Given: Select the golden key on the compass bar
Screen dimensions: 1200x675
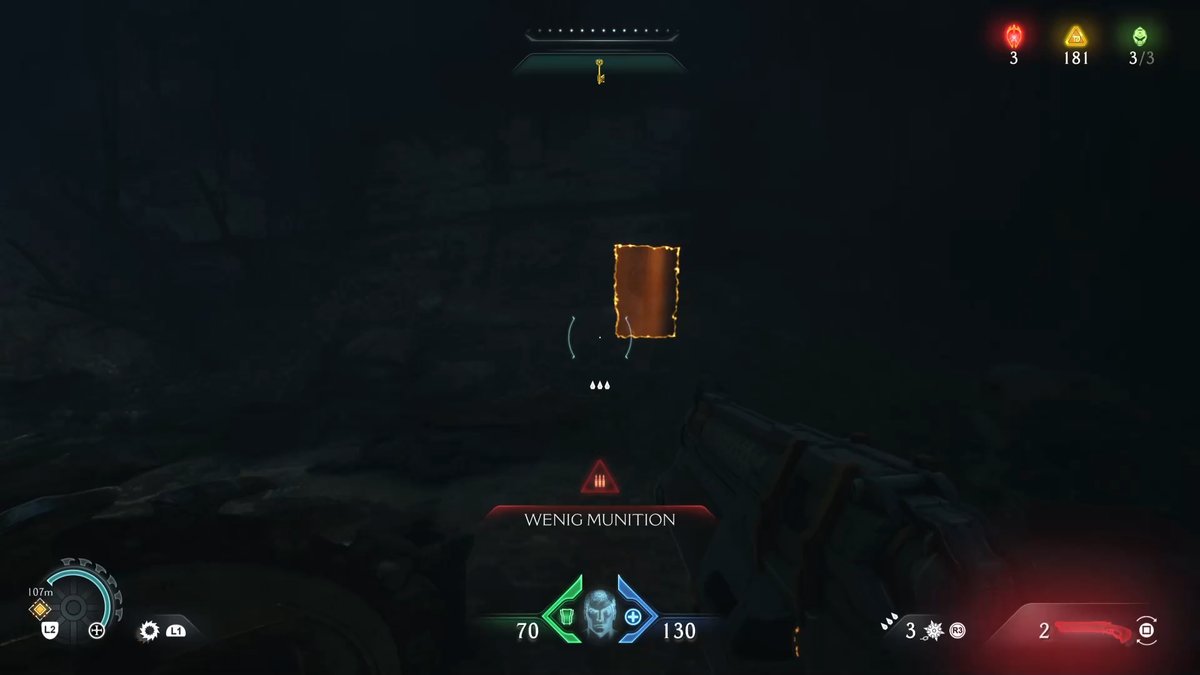Looking at the screenshot, I should click(x=600, y=71).
